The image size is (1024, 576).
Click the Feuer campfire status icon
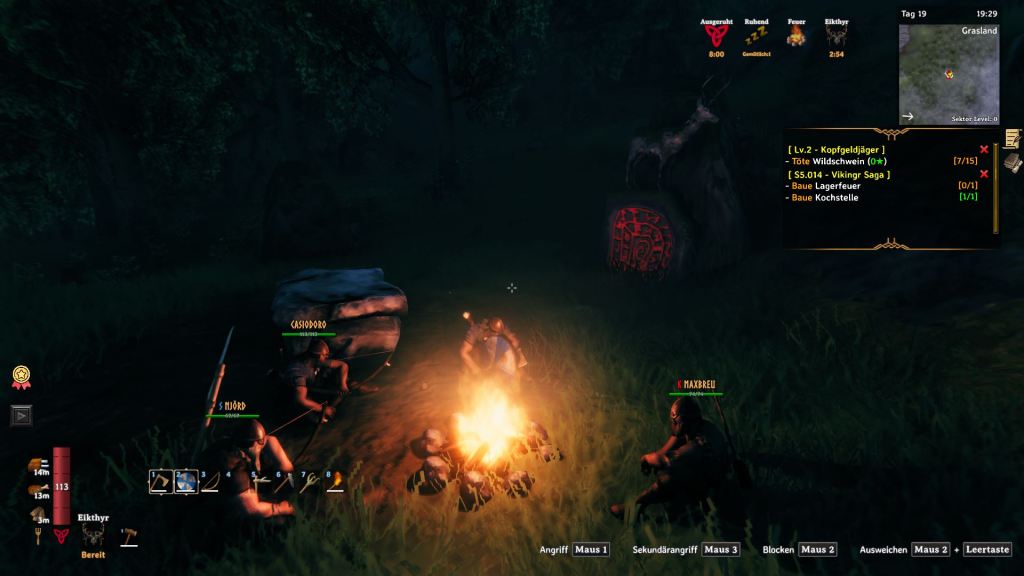coord(796,36)
